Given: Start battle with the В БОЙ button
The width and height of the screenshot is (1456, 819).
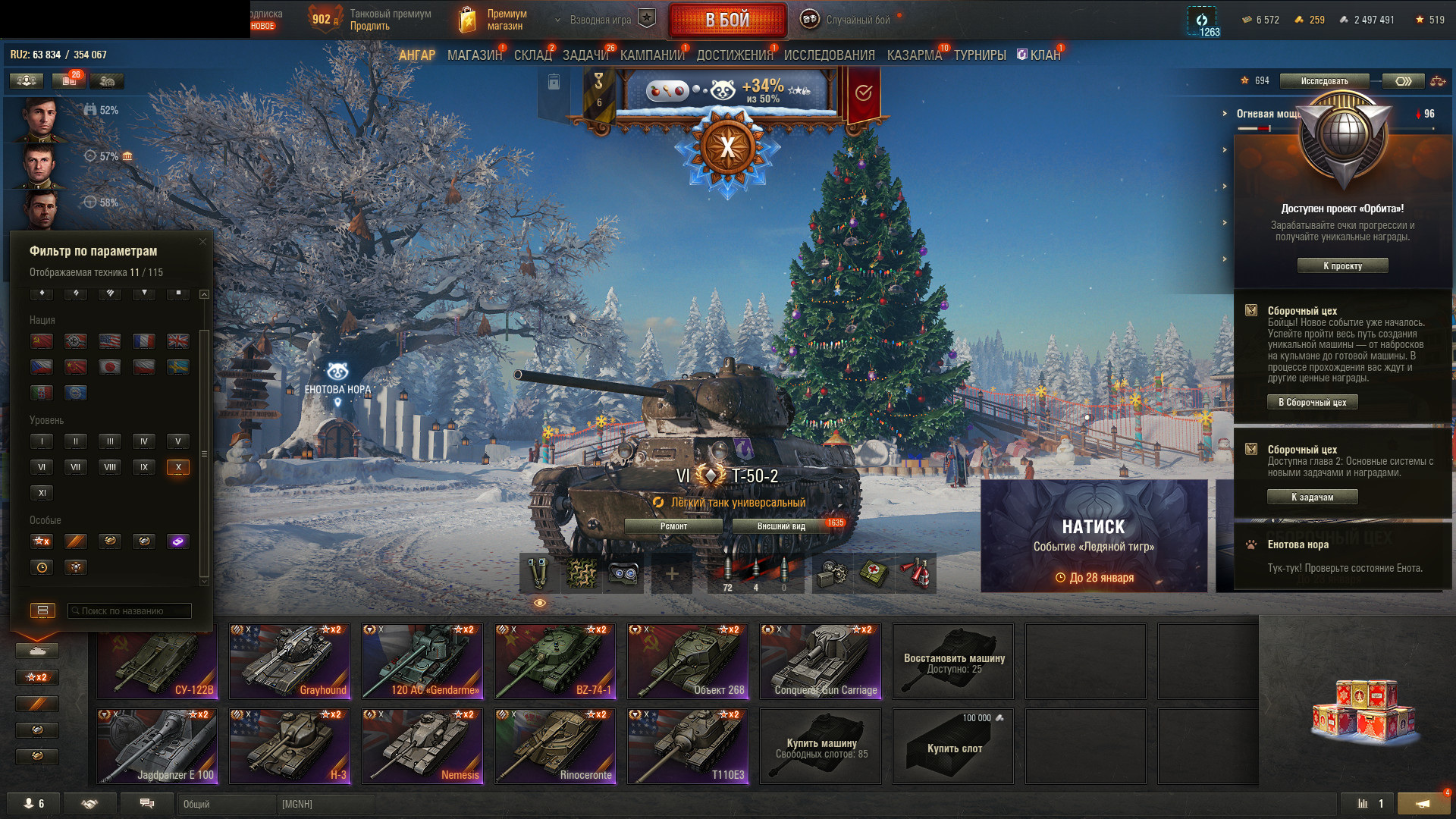Looking at the screenshot, I should click(x=726, y=20).
